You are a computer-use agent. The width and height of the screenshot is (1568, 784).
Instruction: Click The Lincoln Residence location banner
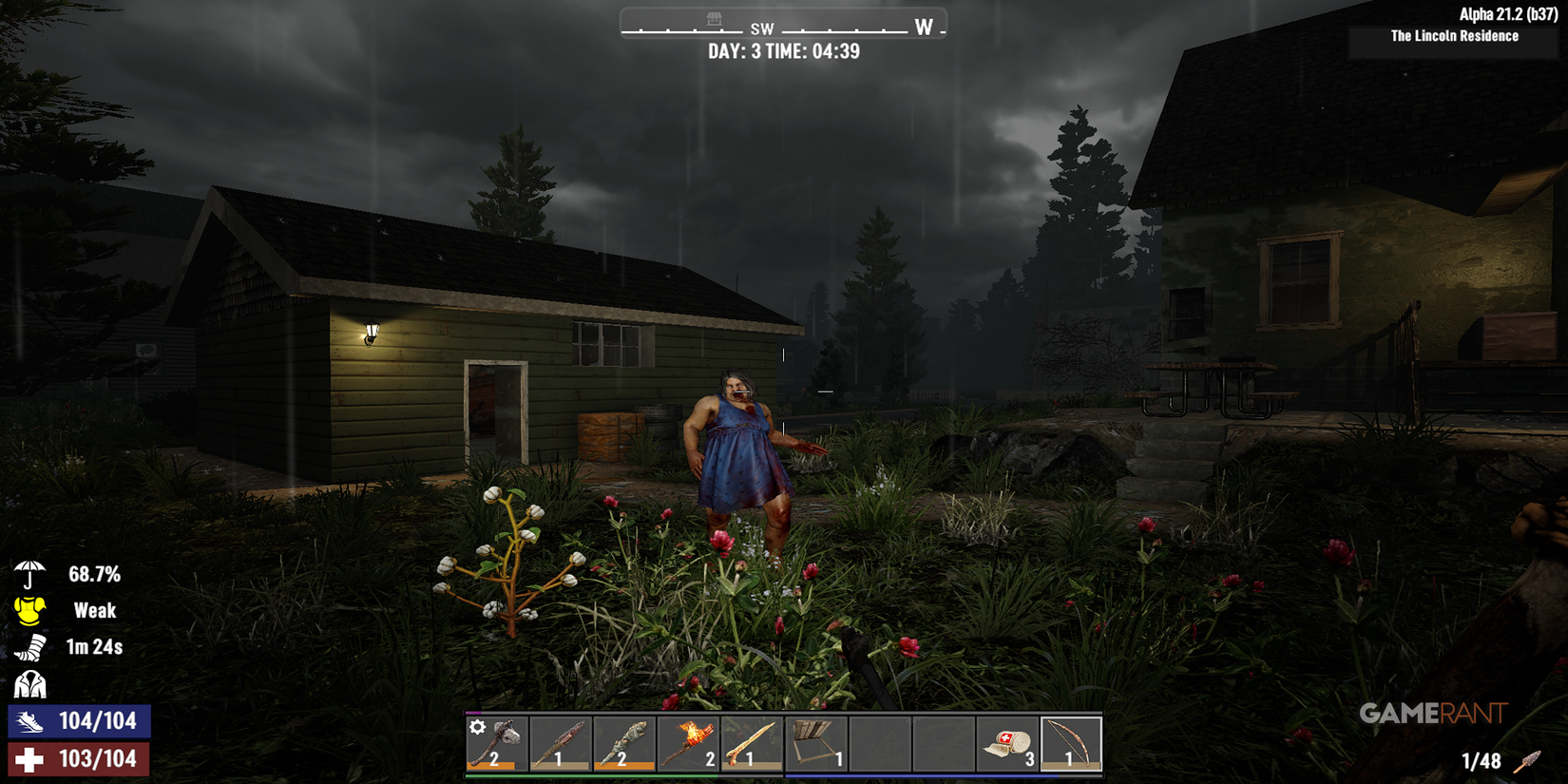click(x=1454, y=36)
